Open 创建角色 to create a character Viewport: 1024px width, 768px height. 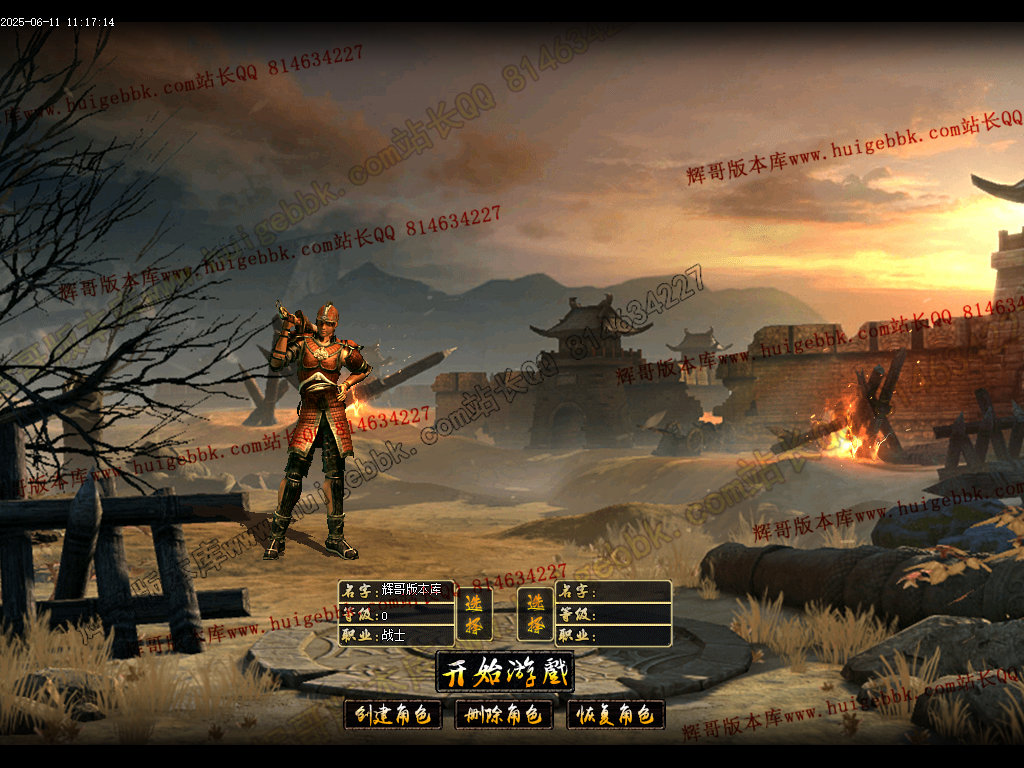click(x=393, y=714)
